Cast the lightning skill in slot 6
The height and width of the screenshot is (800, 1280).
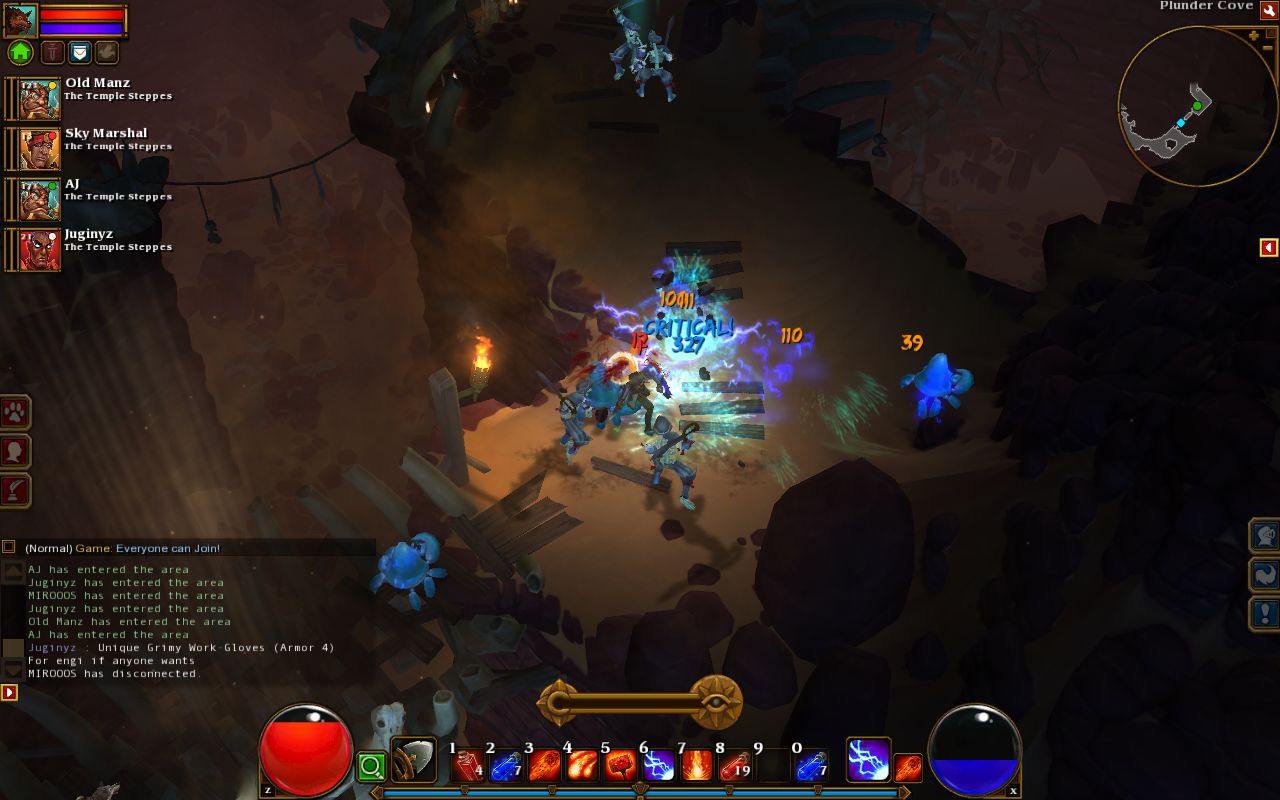[658, 766]
